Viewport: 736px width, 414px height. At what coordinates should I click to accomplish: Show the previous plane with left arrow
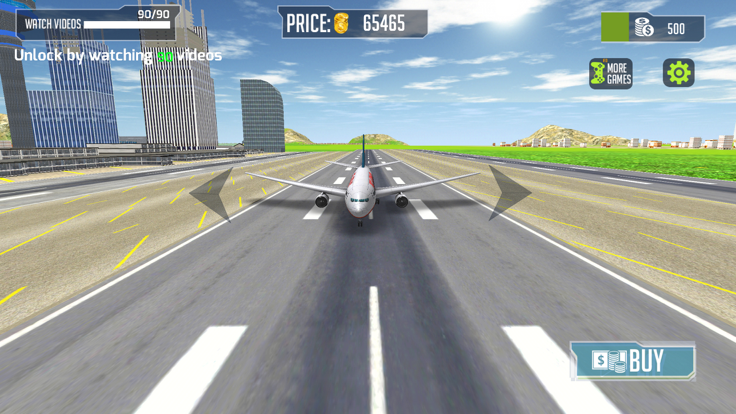[x=214, y=193]
